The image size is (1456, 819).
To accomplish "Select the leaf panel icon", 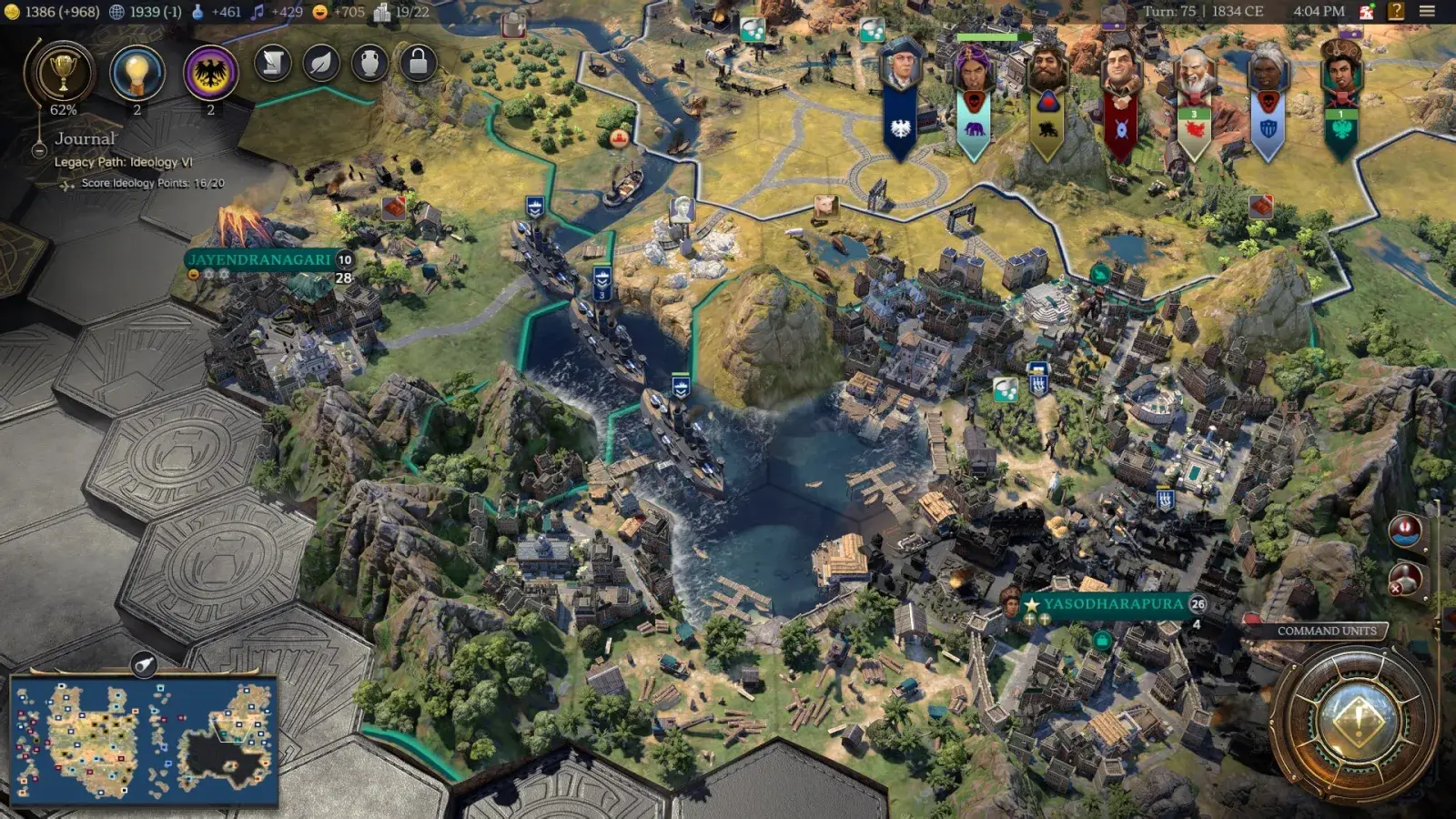I will tap(319, 64).
